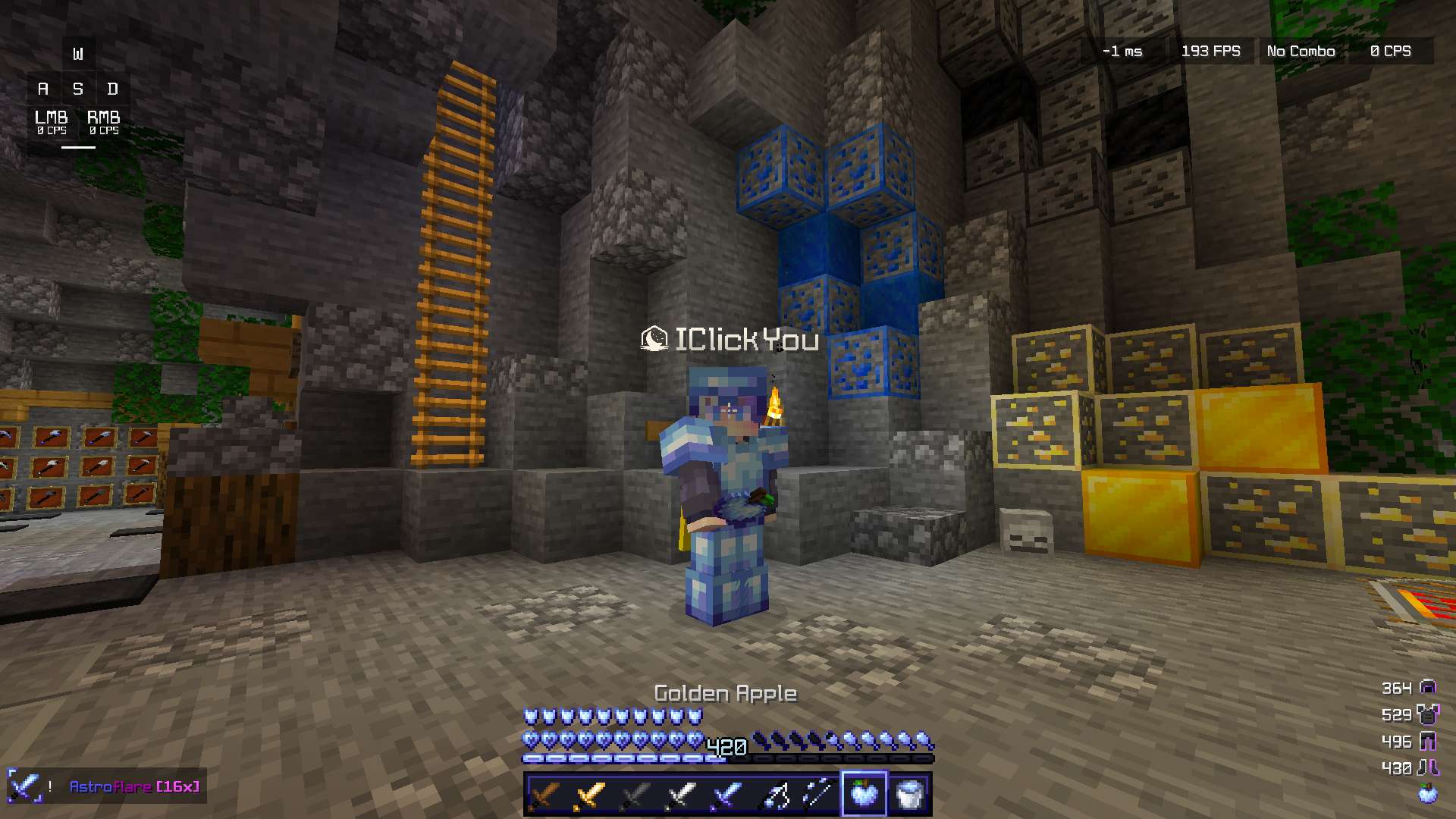Click the highlighted Golden Apple slot
This screenshot has height=819, width=1456.
[x=864, y=795]
